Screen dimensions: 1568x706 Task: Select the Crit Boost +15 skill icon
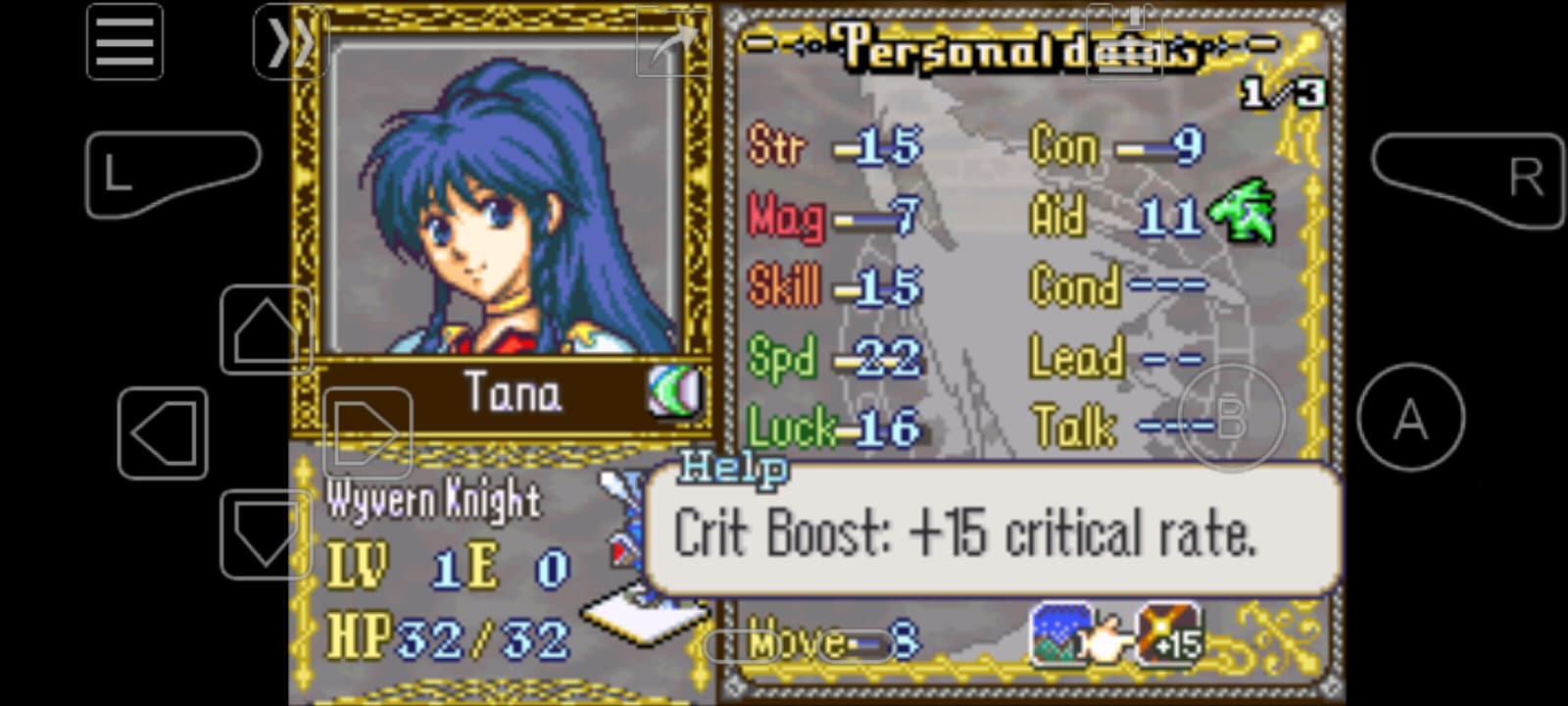1169,634
